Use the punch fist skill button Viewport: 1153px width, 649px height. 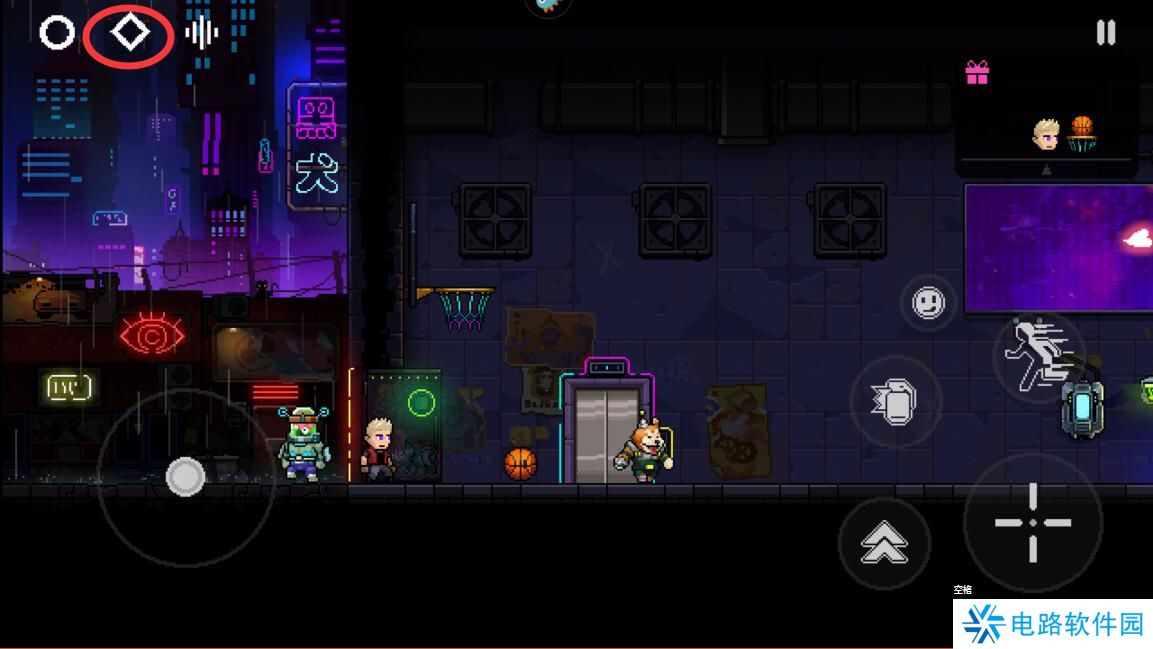(895, 402)
